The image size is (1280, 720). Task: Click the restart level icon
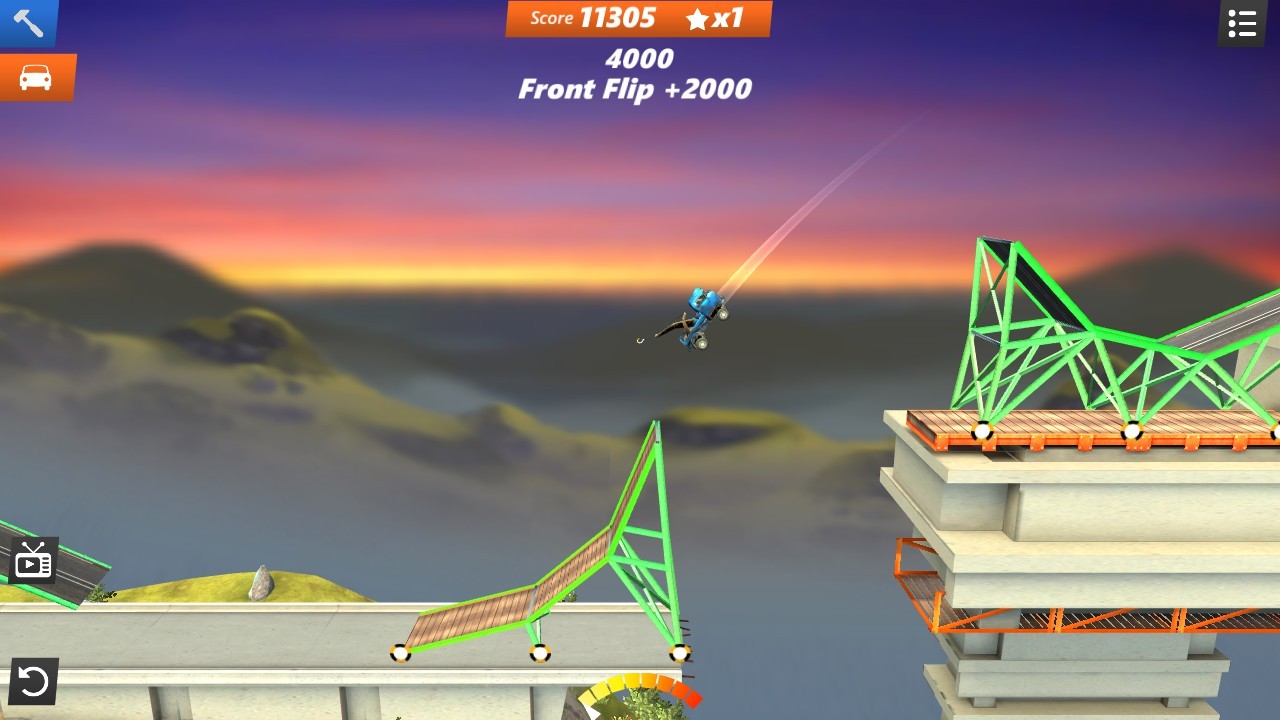coord(33,682)
